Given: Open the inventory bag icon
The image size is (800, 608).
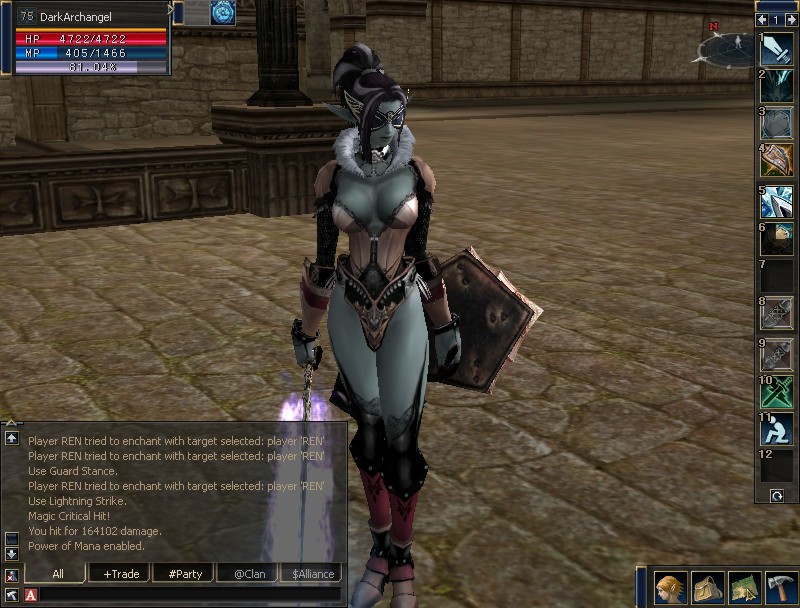Looking at the screenshot, I should click(x=708, y=588).
